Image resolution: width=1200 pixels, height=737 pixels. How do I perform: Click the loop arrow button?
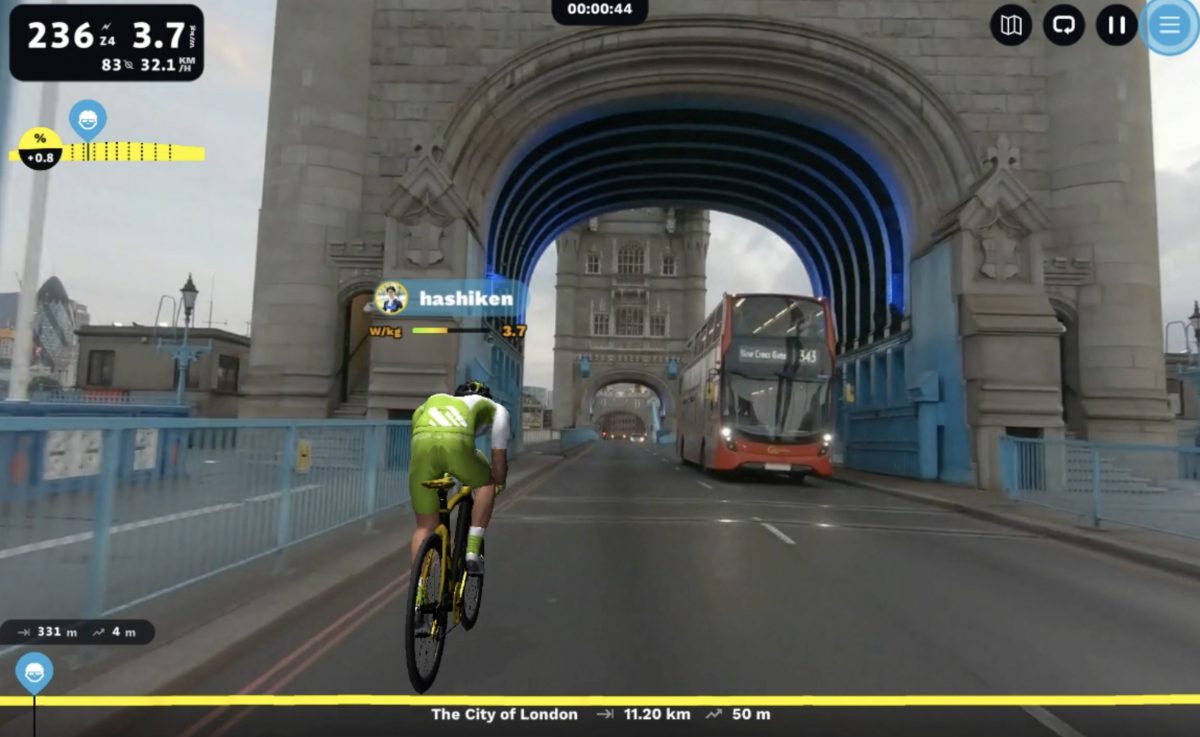(1064, 25)
